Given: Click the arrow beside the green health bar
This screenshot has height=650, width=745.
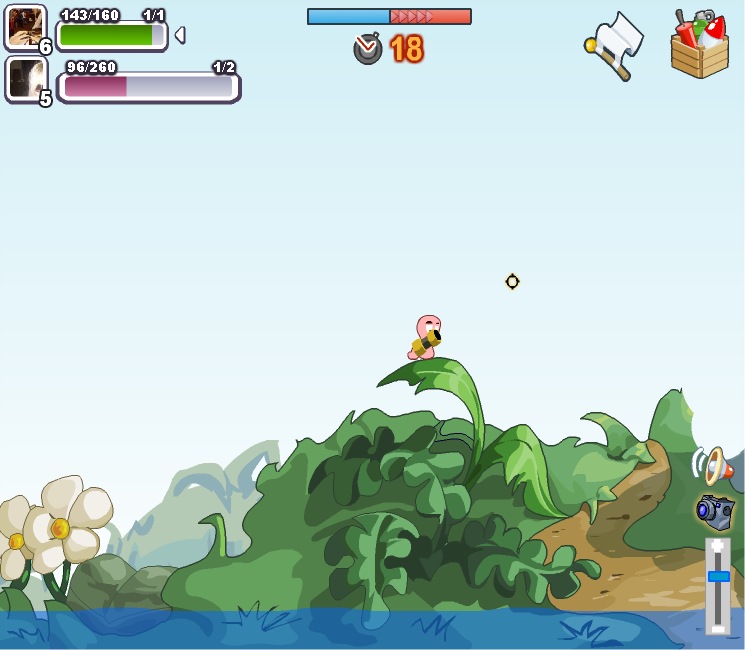Looking at the screenshot, I should click(179, 35).
